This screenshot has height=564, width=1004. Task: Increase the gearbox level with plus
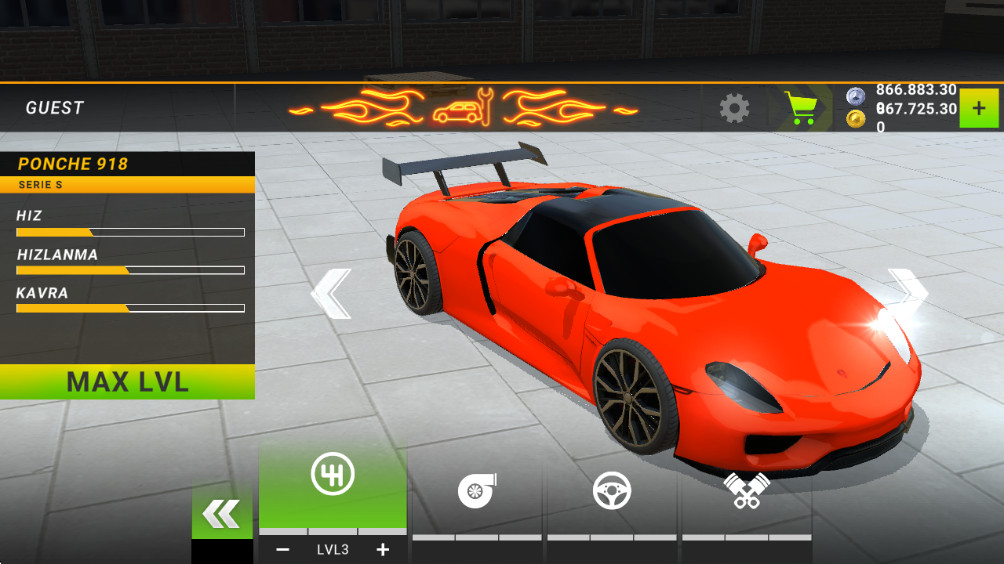(382, 549)
